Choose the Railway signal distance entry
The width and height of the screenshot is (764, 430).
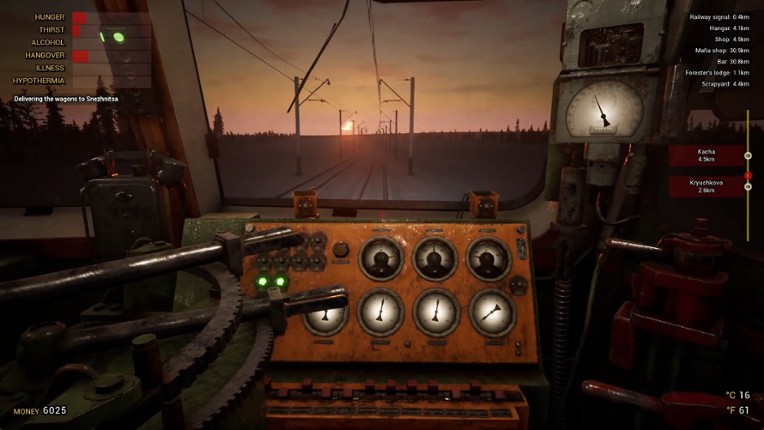tap(720, 17)
